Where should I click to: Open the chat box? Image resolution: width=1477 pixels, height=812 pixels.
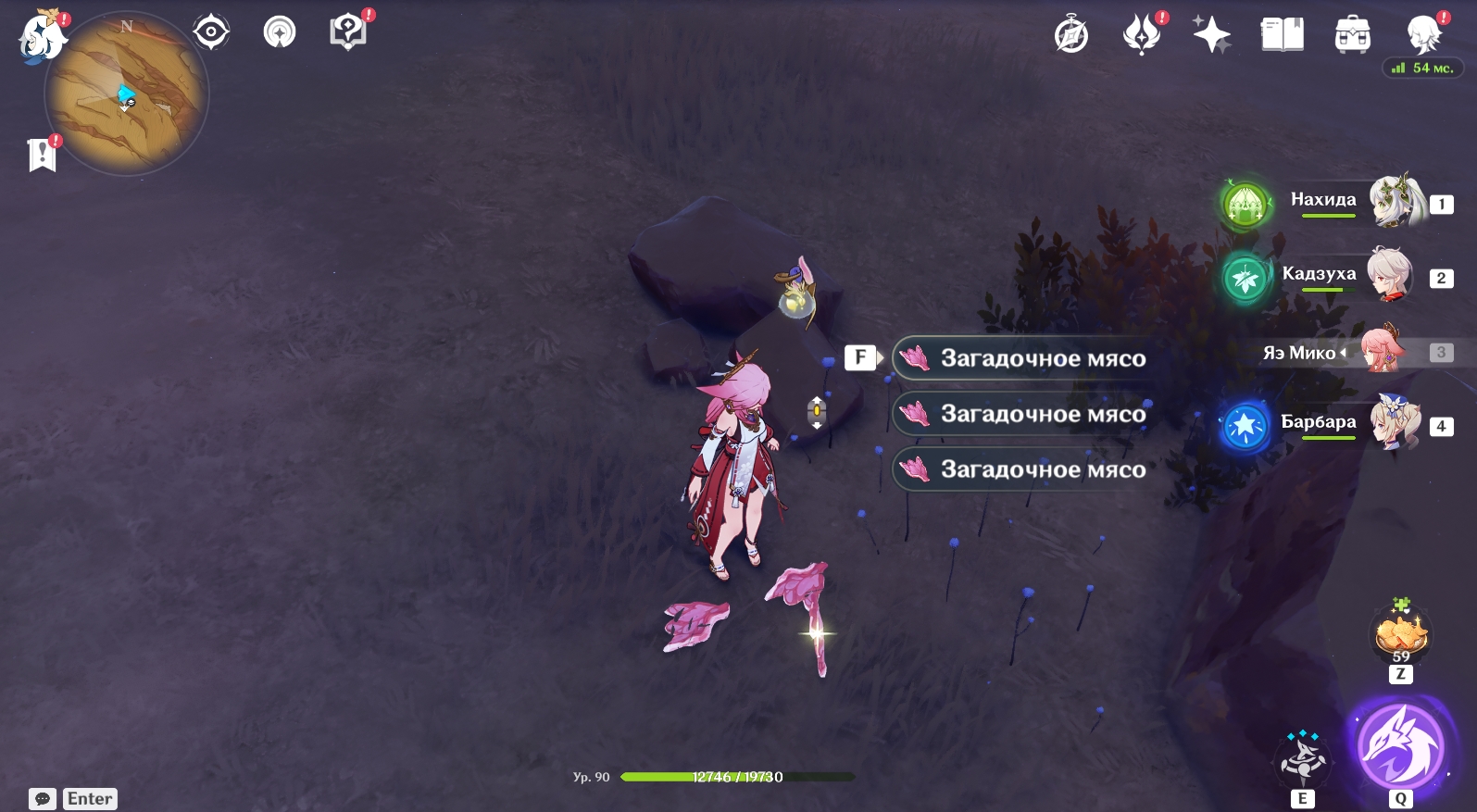pyautogui.click(x=43, y=799)
